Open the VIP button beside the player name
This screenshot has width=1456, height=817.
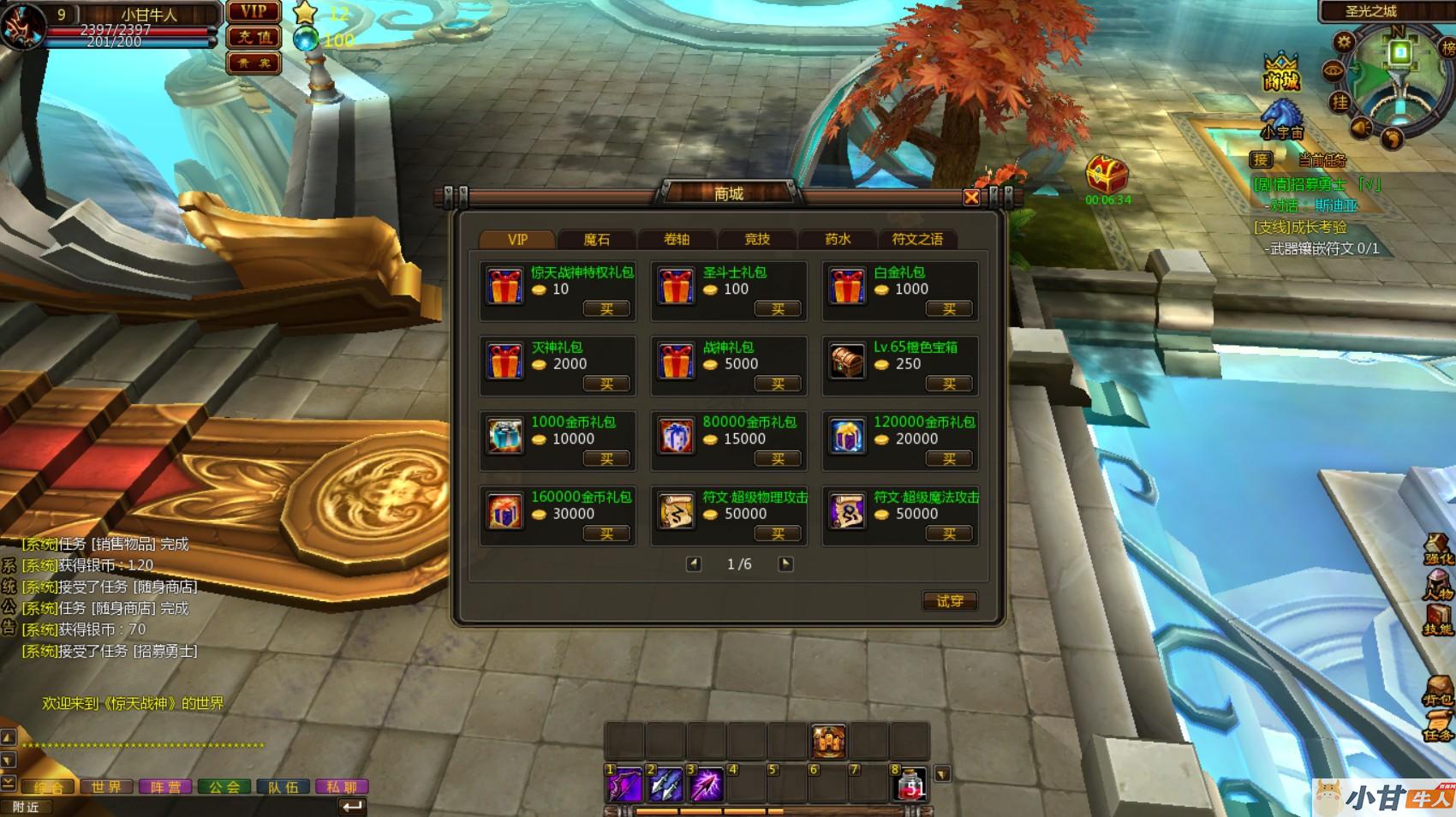(254, 12)
